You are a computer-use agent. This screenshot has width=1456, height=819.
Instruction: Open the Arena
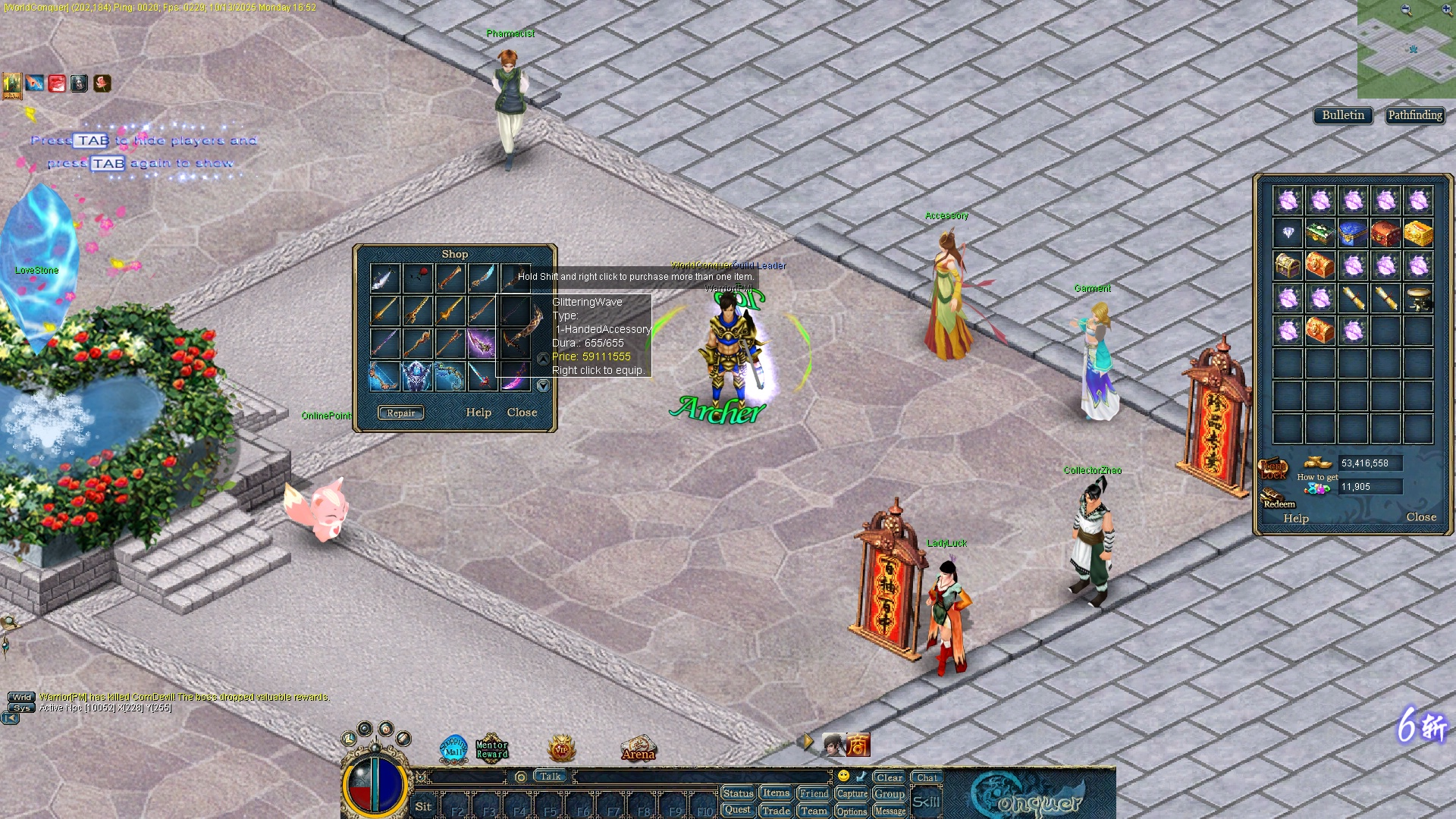coord(638,749)
